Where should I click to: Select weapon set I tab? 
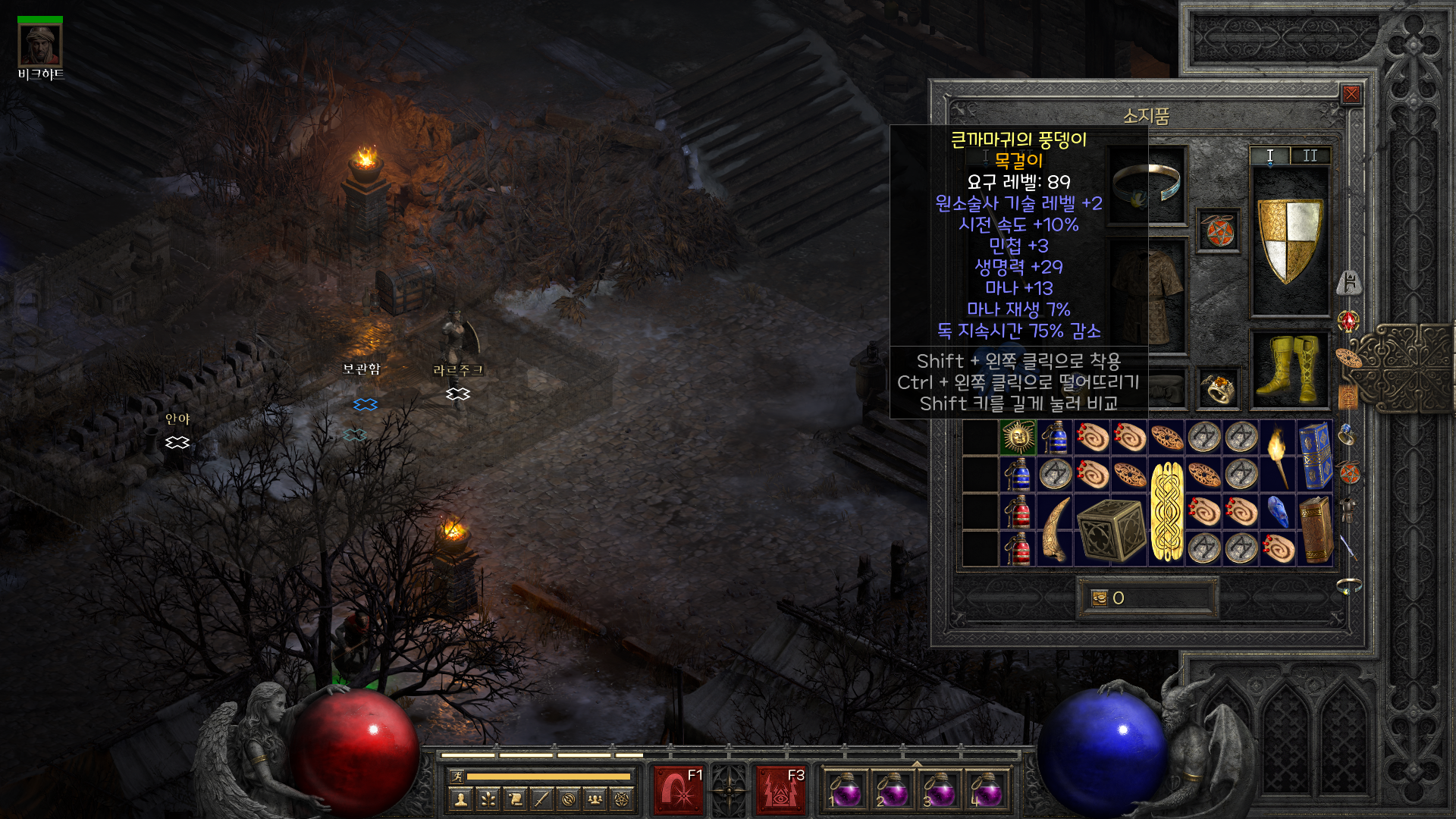(1270, 155)
